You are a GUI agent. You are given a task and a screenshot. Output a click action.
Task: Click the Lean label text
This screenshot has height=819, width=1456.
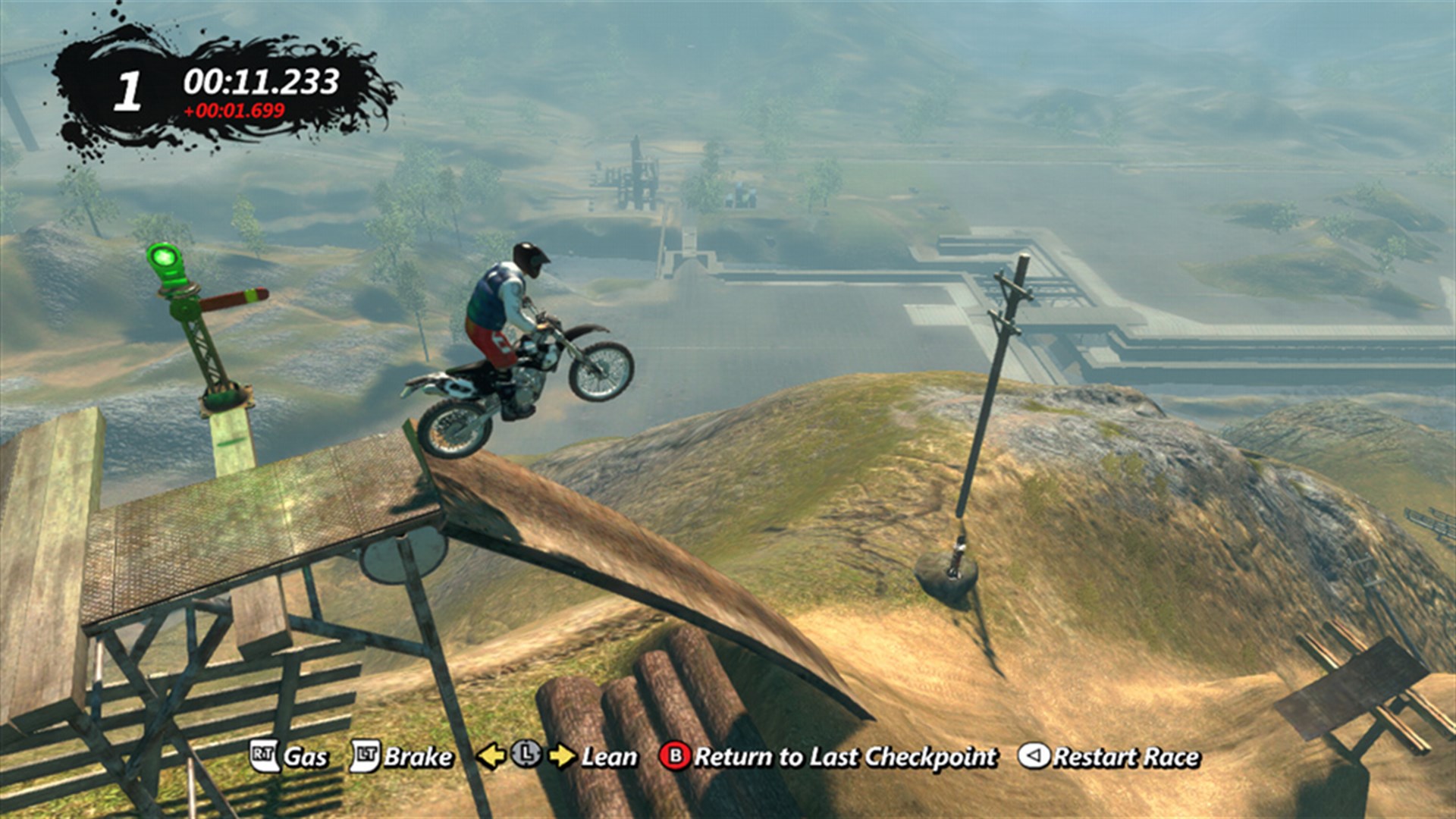click(x=608, y=756)
